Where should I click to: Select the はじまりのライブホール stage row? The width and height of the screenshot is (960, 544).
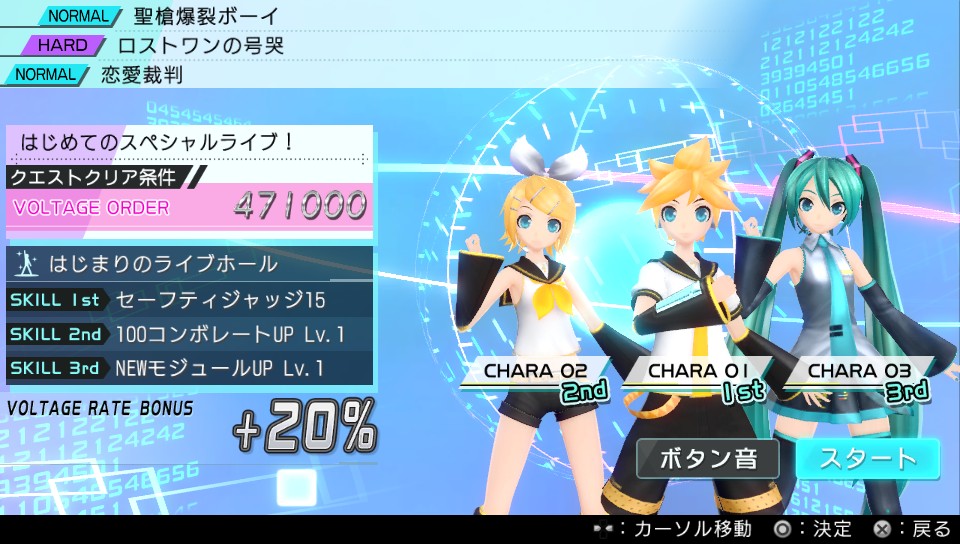pyautogui.click(x=190, y=264)
